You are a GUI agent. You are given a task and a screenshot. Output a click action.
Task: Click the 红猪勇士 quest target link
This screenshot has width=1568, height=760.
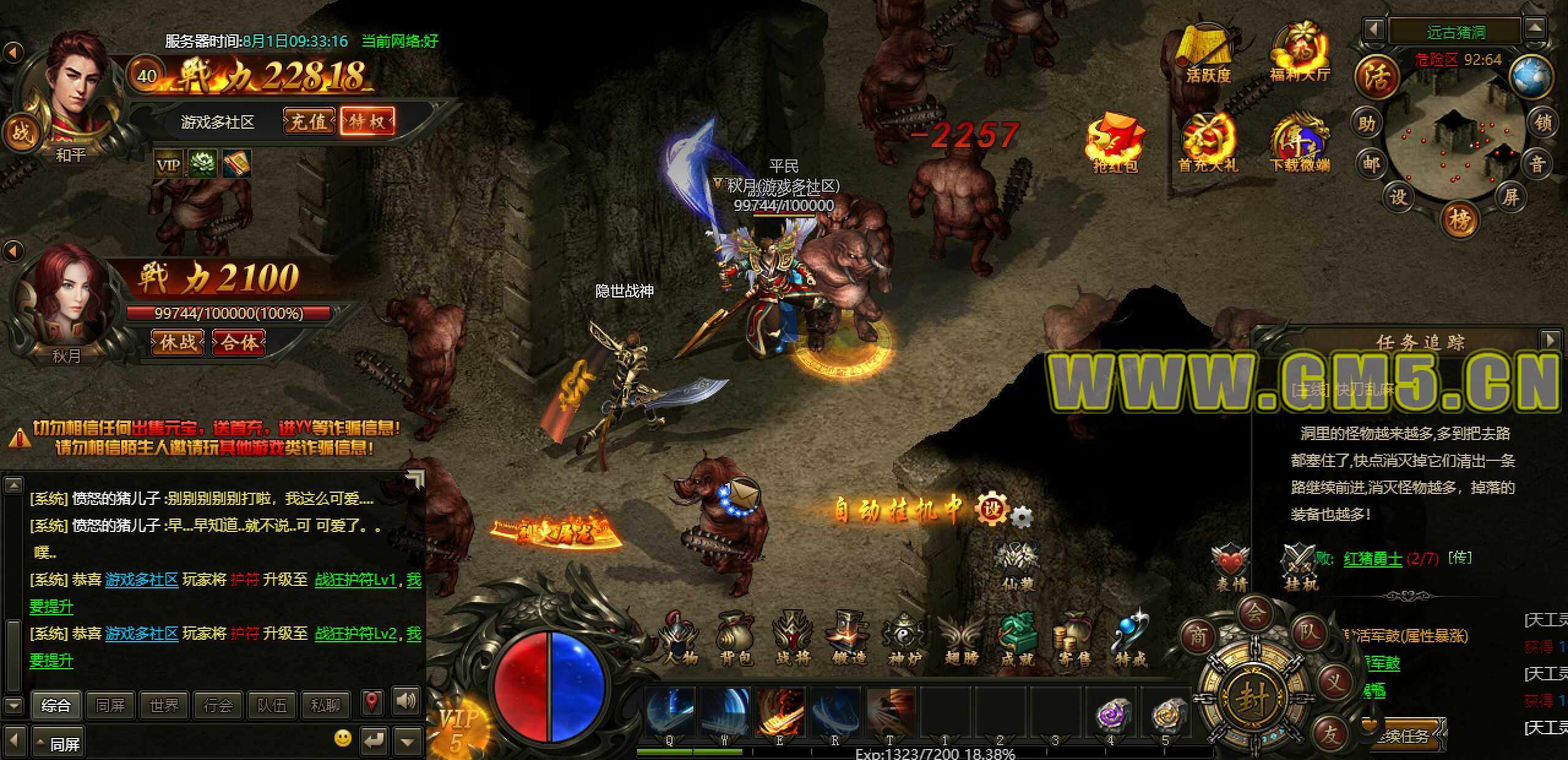coord(1373,559)
